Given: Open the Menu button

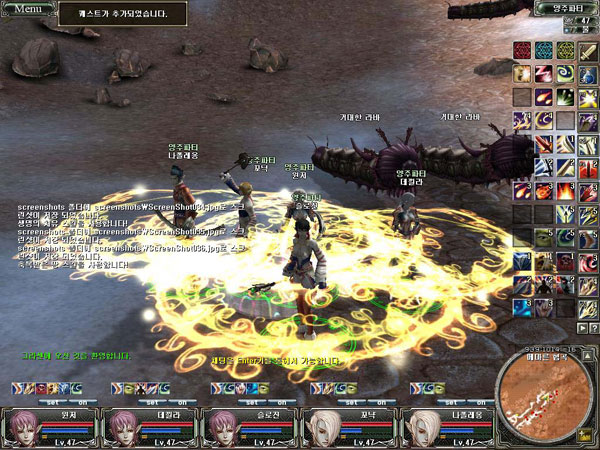Looking at the screenshot, I should [x=28, y=8].
